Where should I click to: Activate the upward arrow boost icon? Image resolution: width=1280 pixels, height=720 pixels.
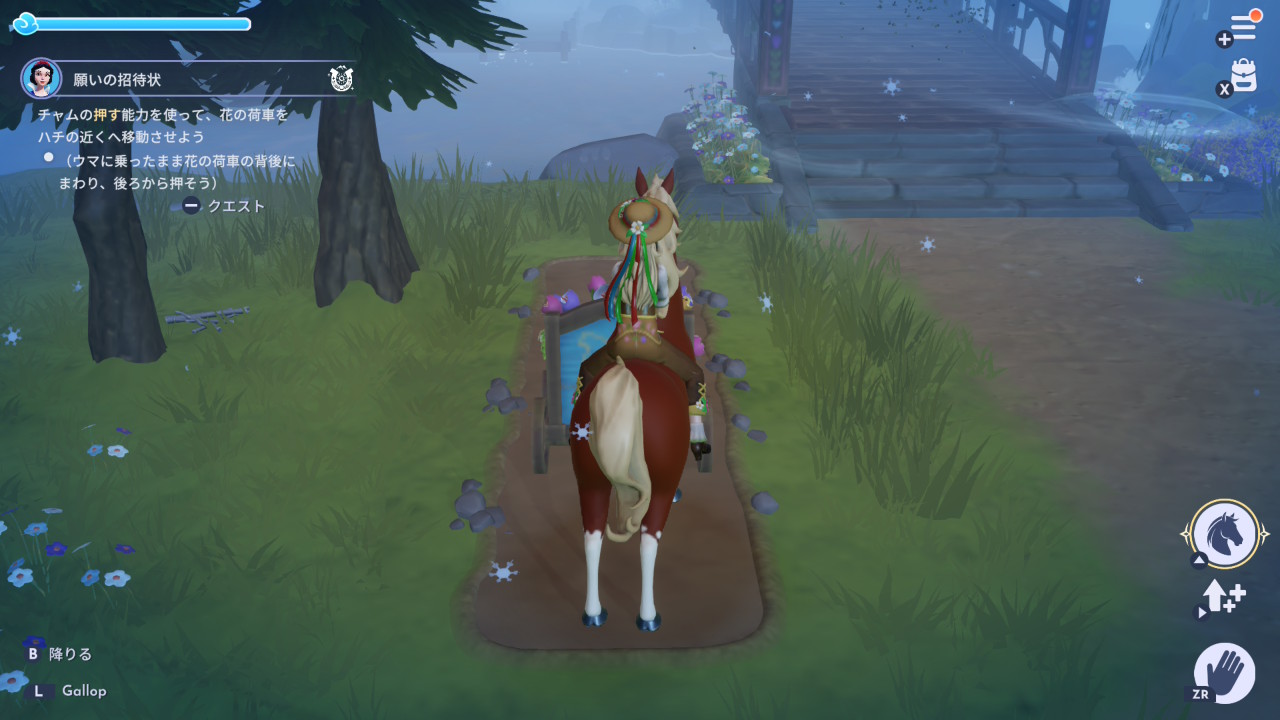click(1224, 598)
